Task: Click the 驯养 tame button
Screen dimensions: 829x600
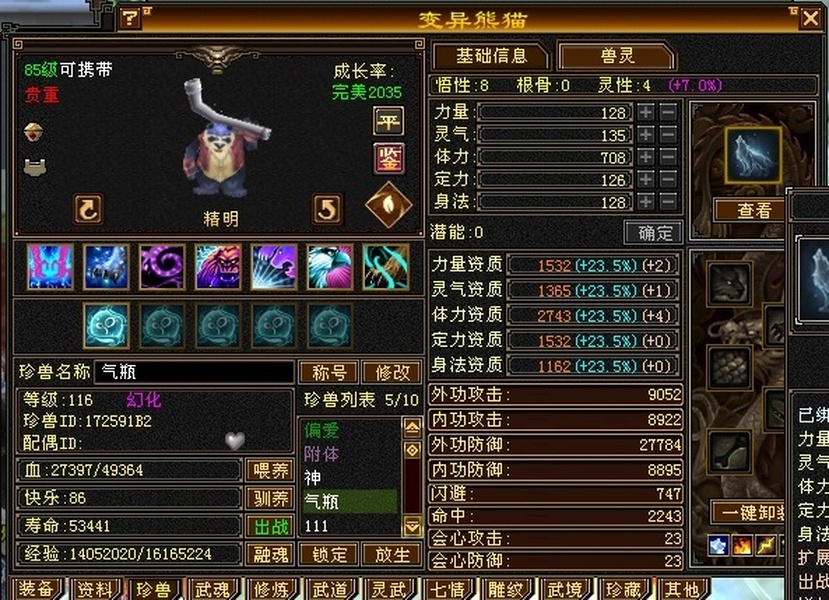Action: point(269,498)
